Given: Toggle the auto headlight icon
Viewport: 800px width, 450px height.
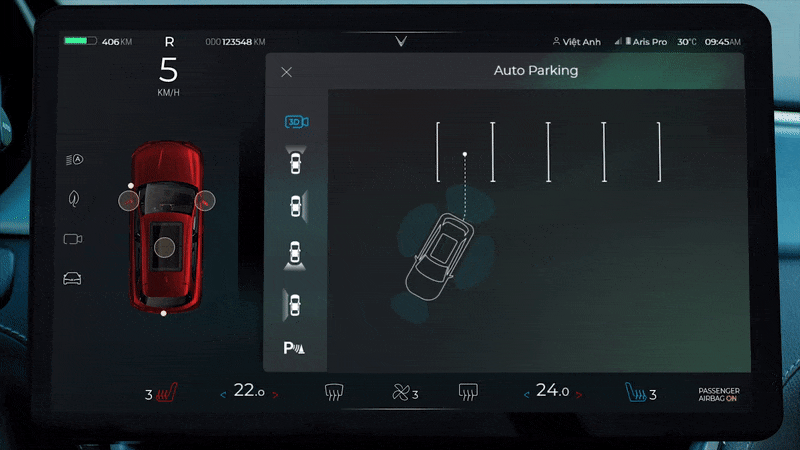Looking at the screenshot, I should point(74,159).
